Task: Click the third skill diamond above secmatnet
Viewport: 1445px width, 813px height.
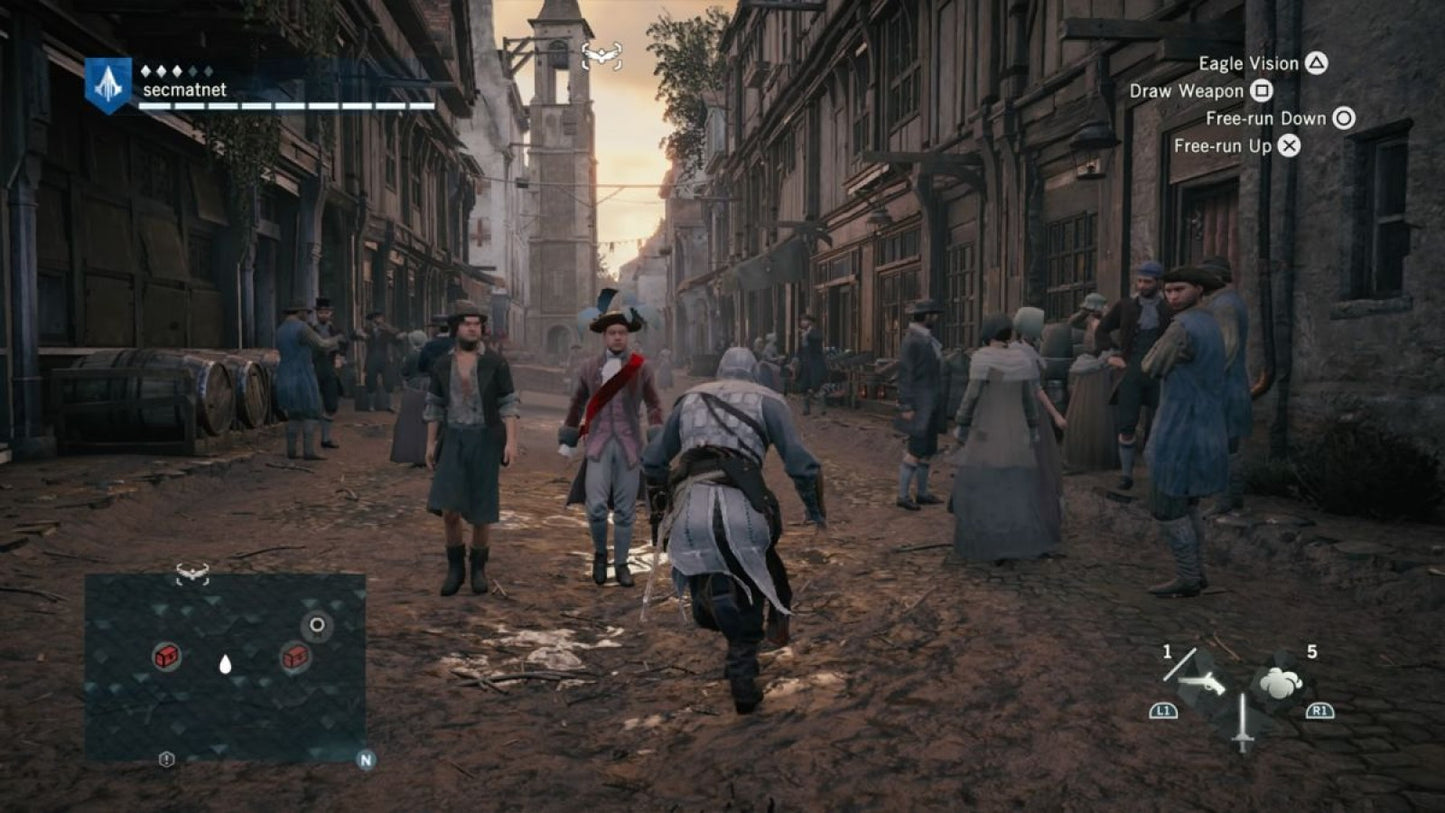Action: (x=176, y=70)
